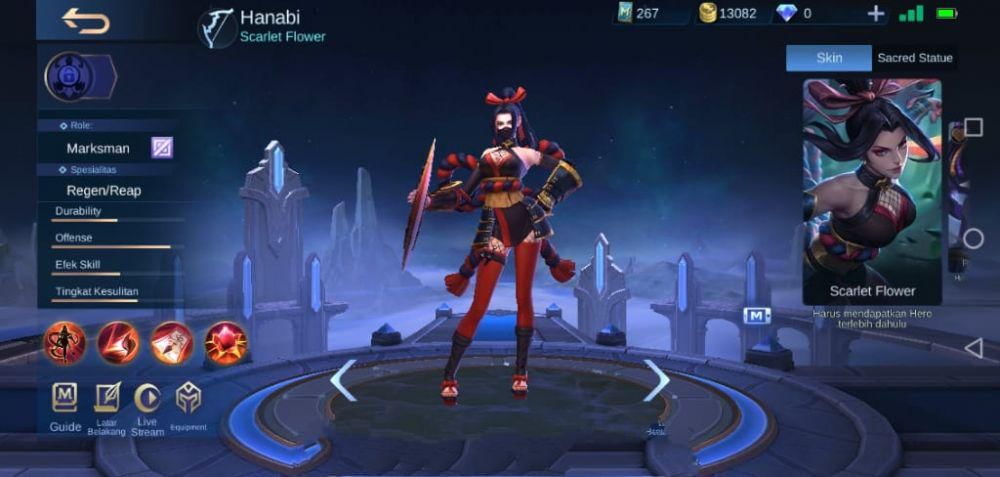Click the battle points gold coin counter

point(728,13)
